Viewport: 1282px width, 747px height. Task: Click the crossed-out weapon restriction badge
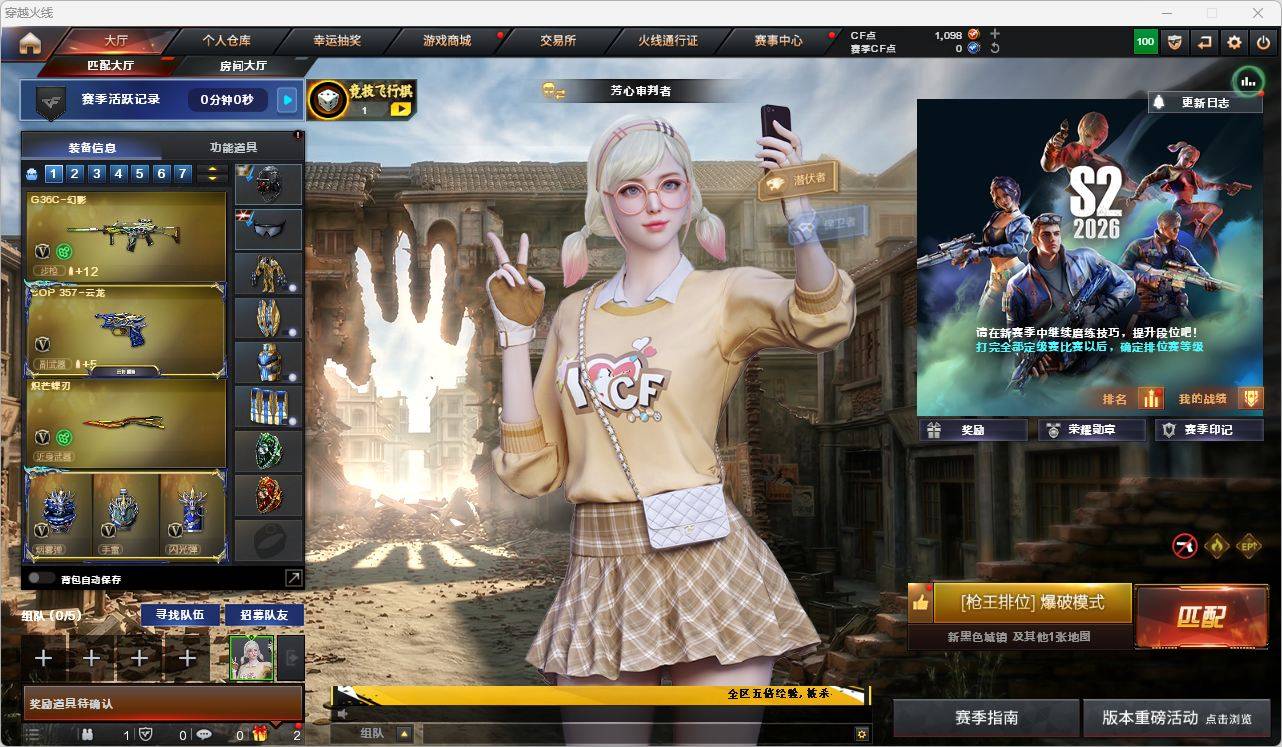pos(1182,547)
